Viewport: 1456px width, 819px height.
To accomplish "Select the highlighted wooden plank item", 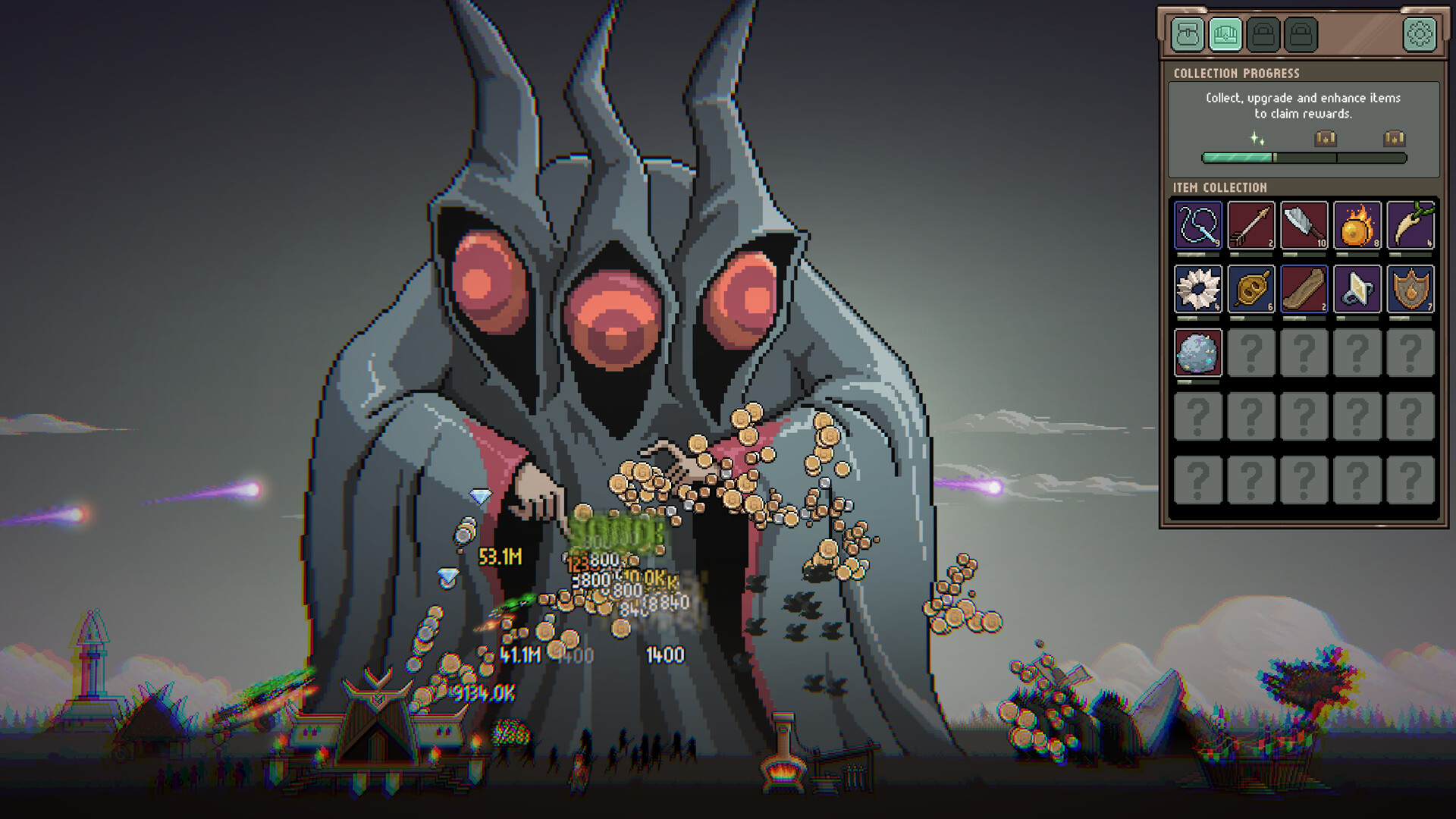I will point(1303,290).
